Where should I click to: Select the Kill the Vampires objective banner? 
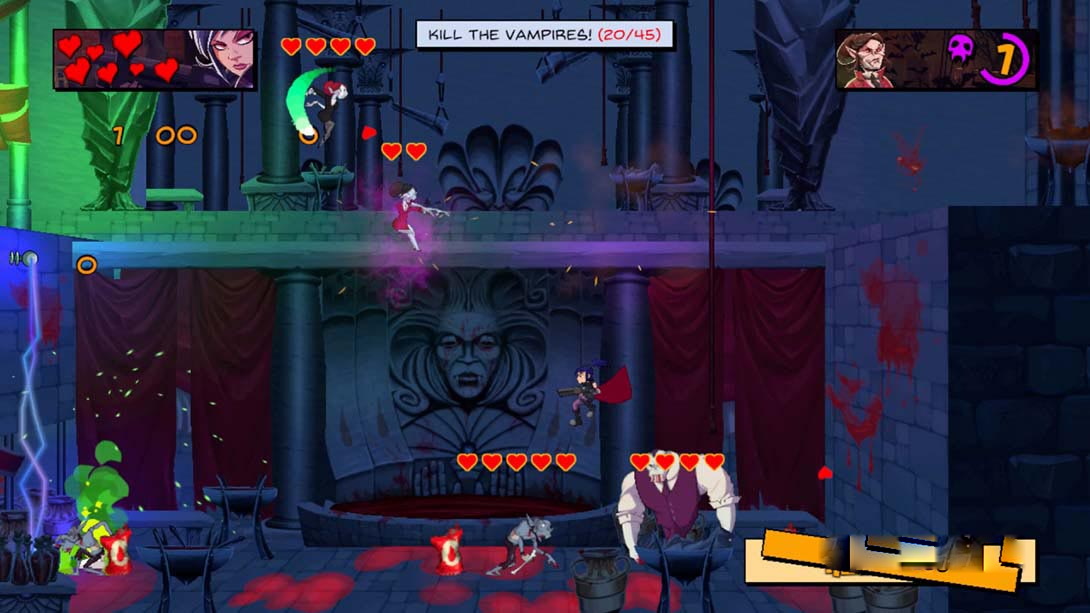coord(545,35)
